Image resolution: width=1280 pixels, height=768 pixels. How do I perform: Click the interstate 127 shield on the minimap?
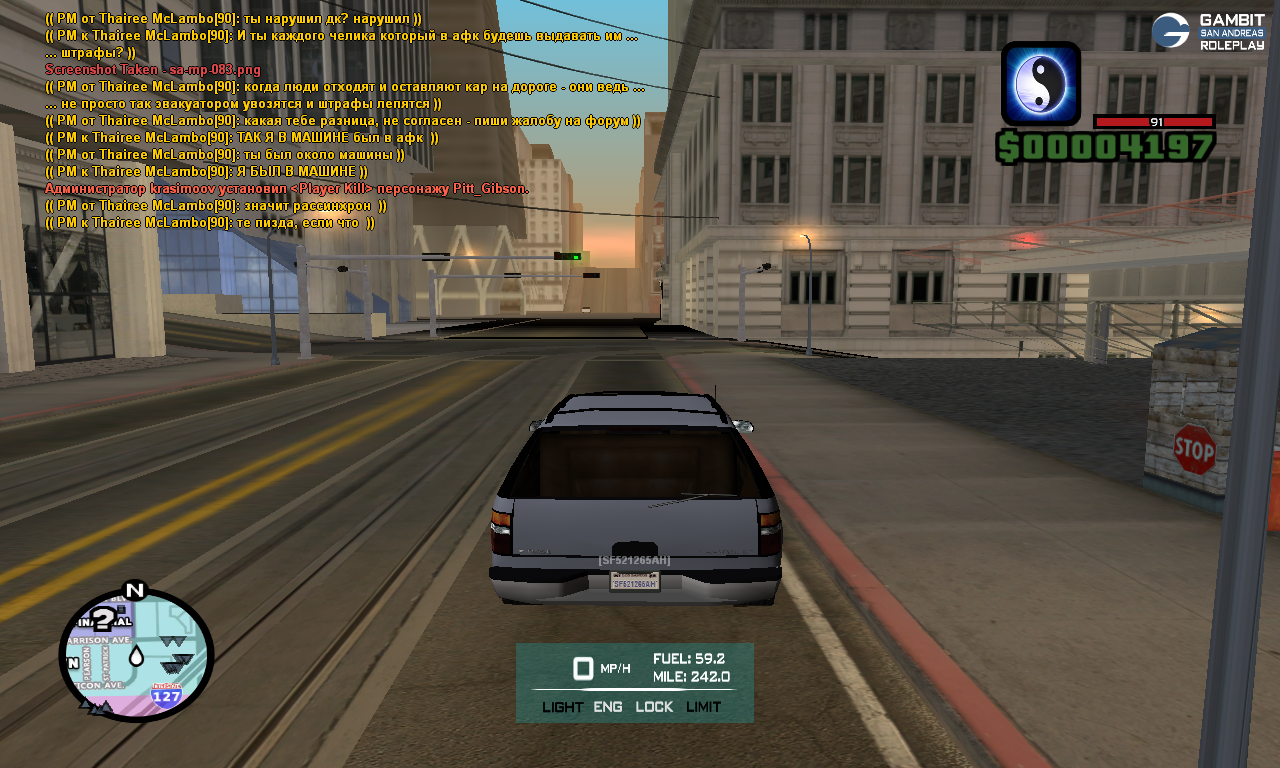[166, 695]
